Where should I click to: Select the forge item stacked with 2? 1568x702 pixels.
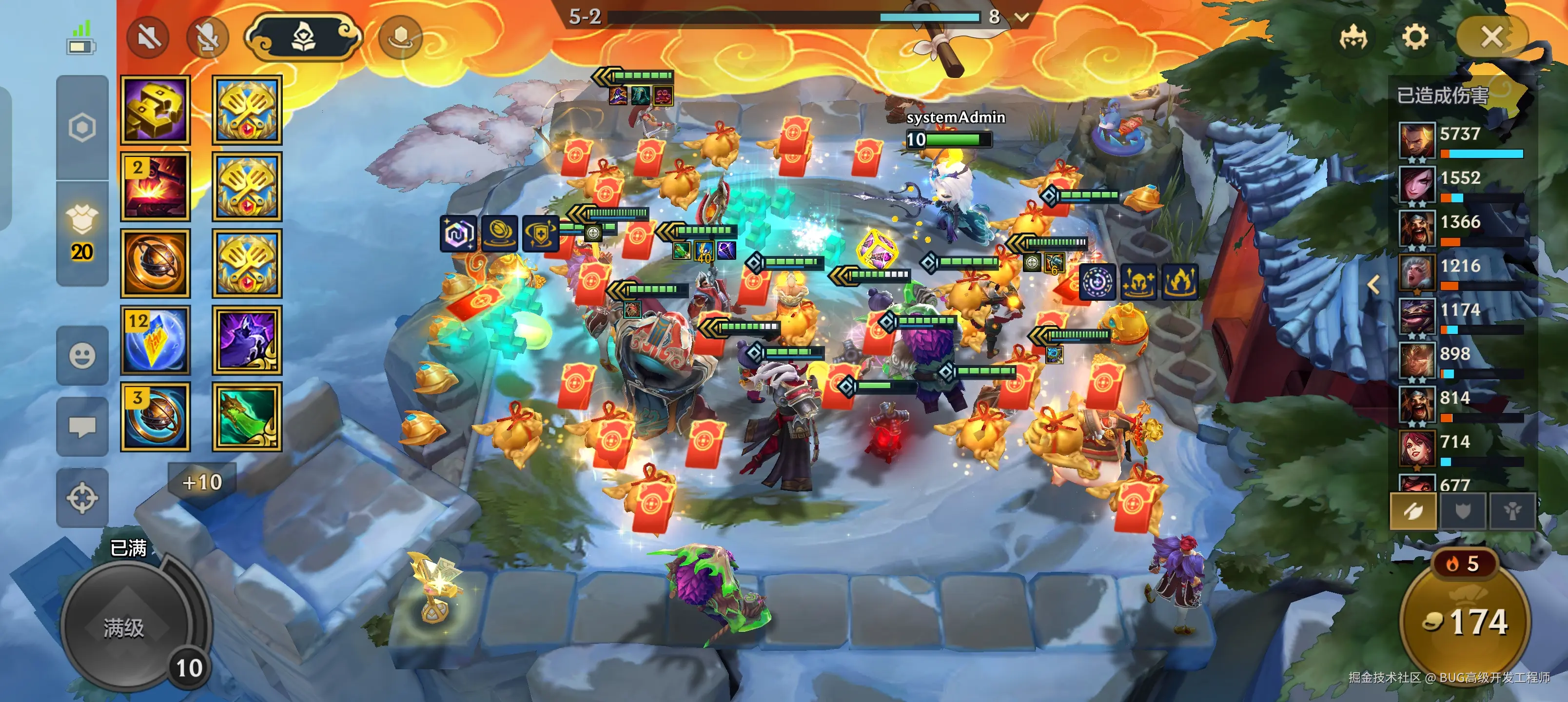pyautogui.click(x=155, y=187)
